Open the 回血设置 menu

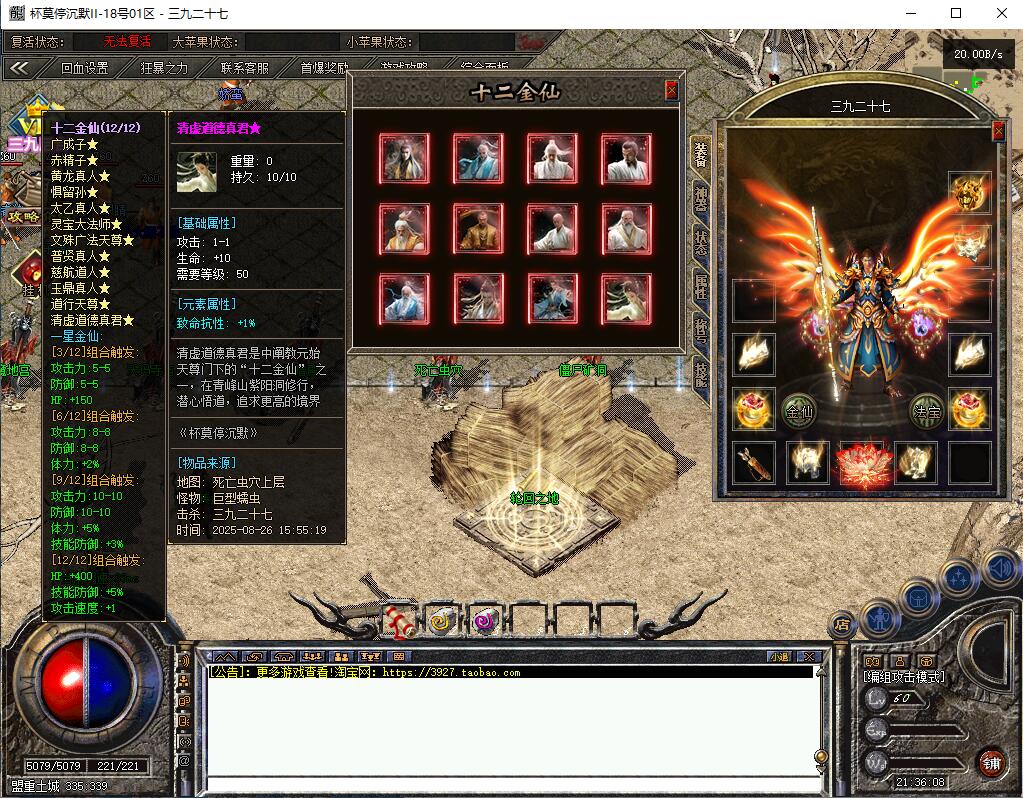[x=84, y=68]
